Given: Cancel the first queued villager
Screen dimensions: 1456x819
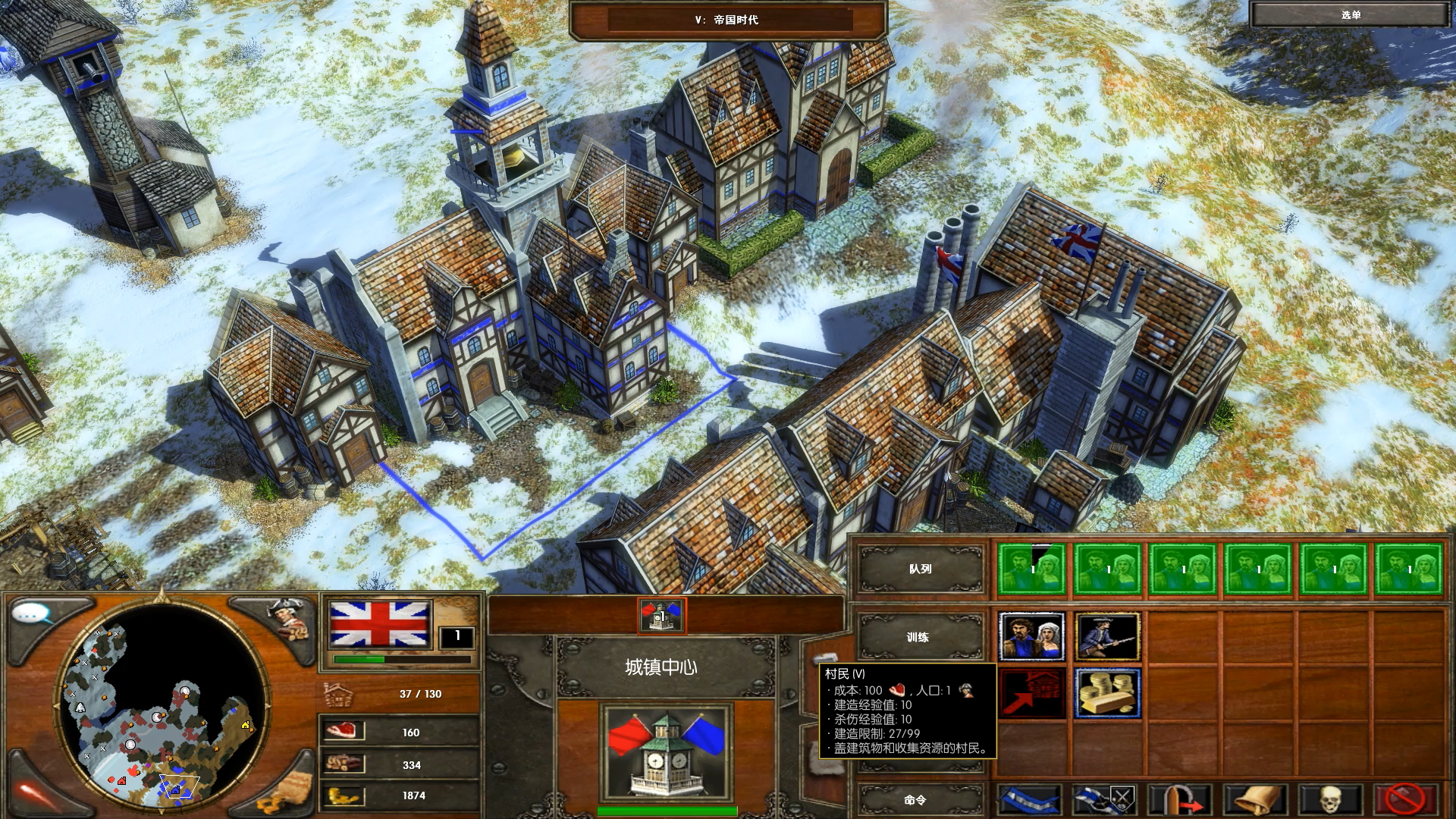Looking at the screenshot, I should point(1031,569).
